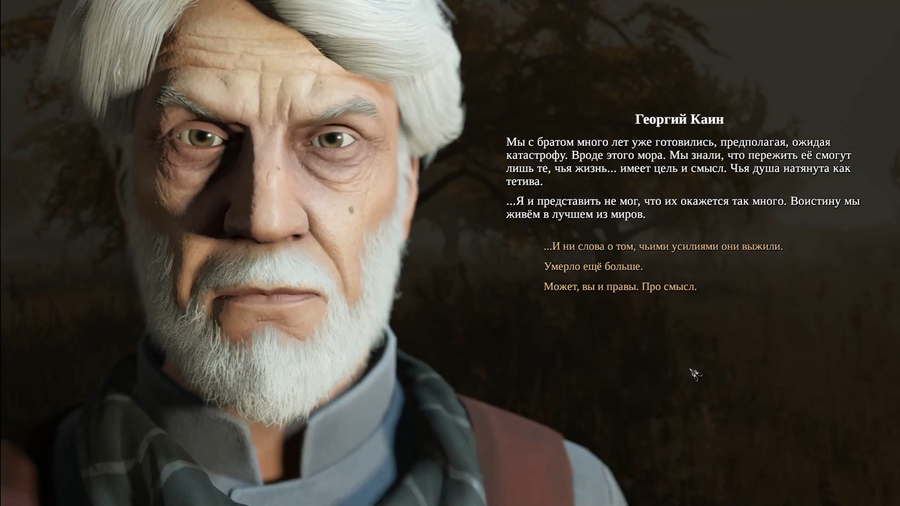Image resolution: width=900 pixels, height=506 pixels.
Task: Select the response "Умерло ещё больше."
Action: (x=593, y=266)
